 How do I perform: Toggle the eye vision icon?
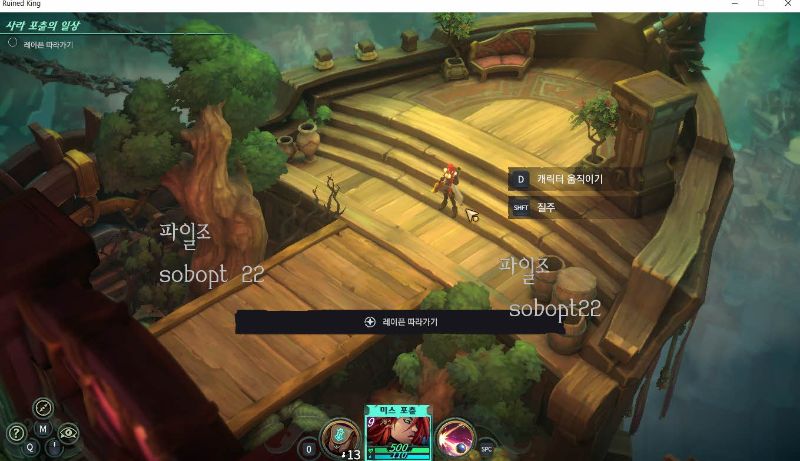pos(68,433)
